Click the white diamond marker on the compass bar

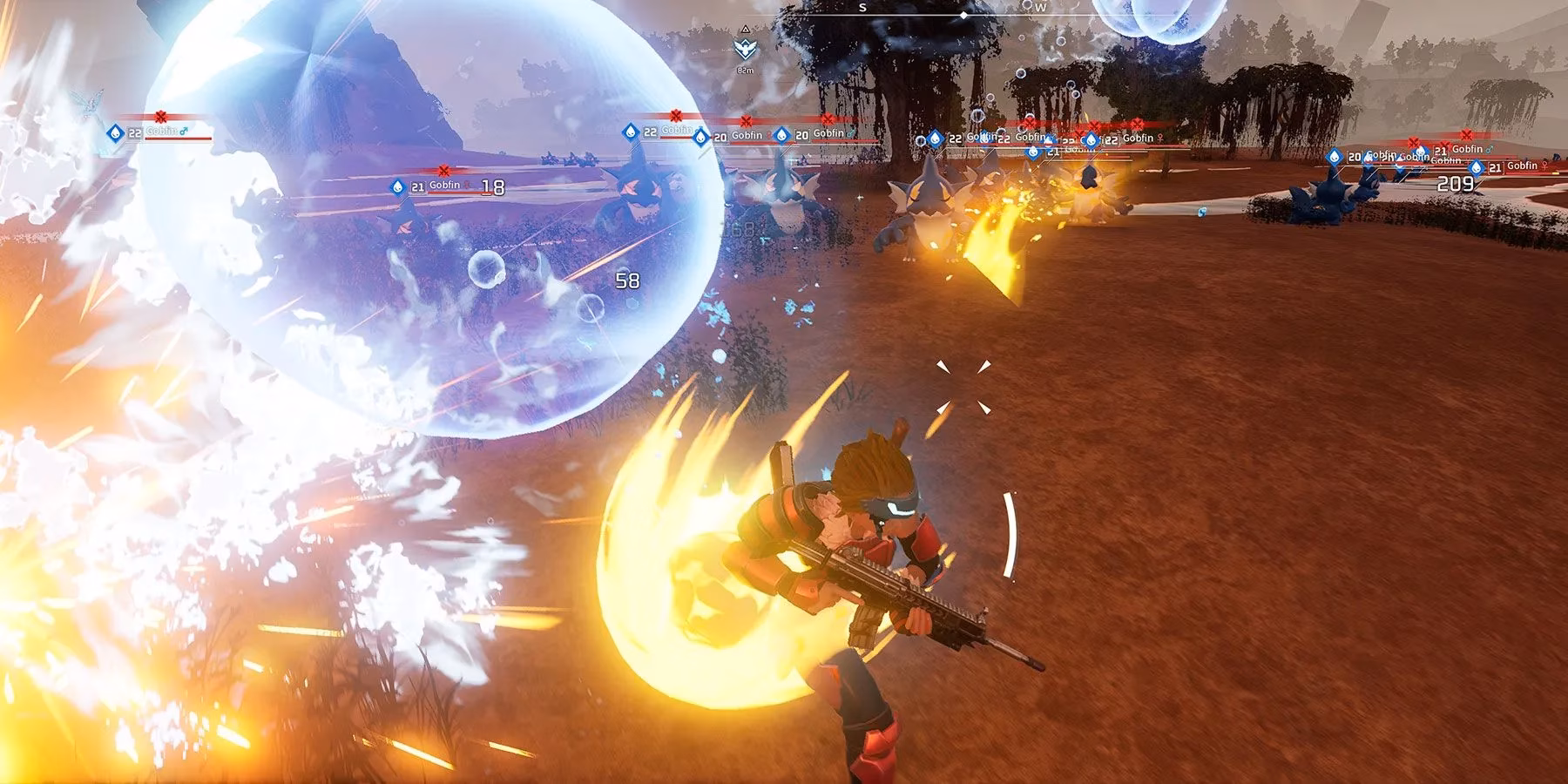pos(963,16)
